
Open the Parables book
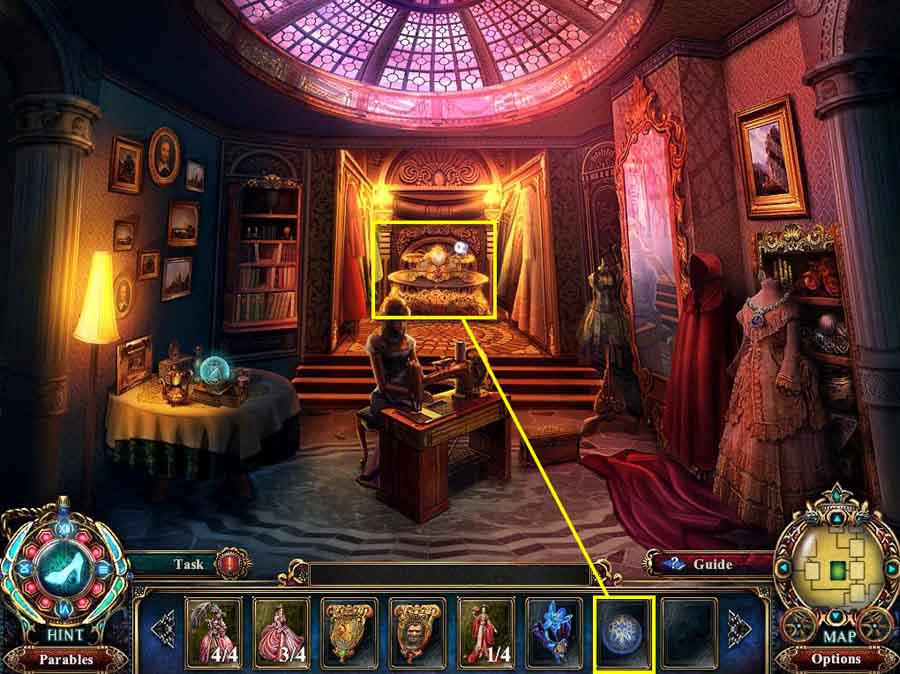(x=66, y=660)
